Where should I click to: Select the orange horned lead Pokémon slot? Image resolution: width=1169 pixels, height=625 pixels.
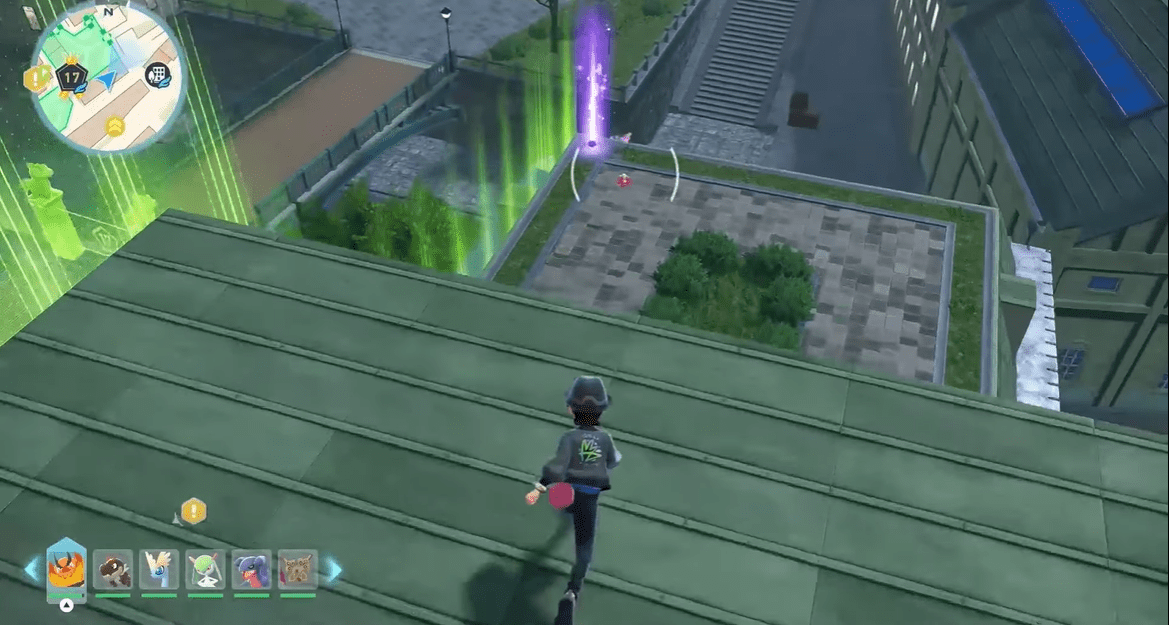(x=66, y=571)
